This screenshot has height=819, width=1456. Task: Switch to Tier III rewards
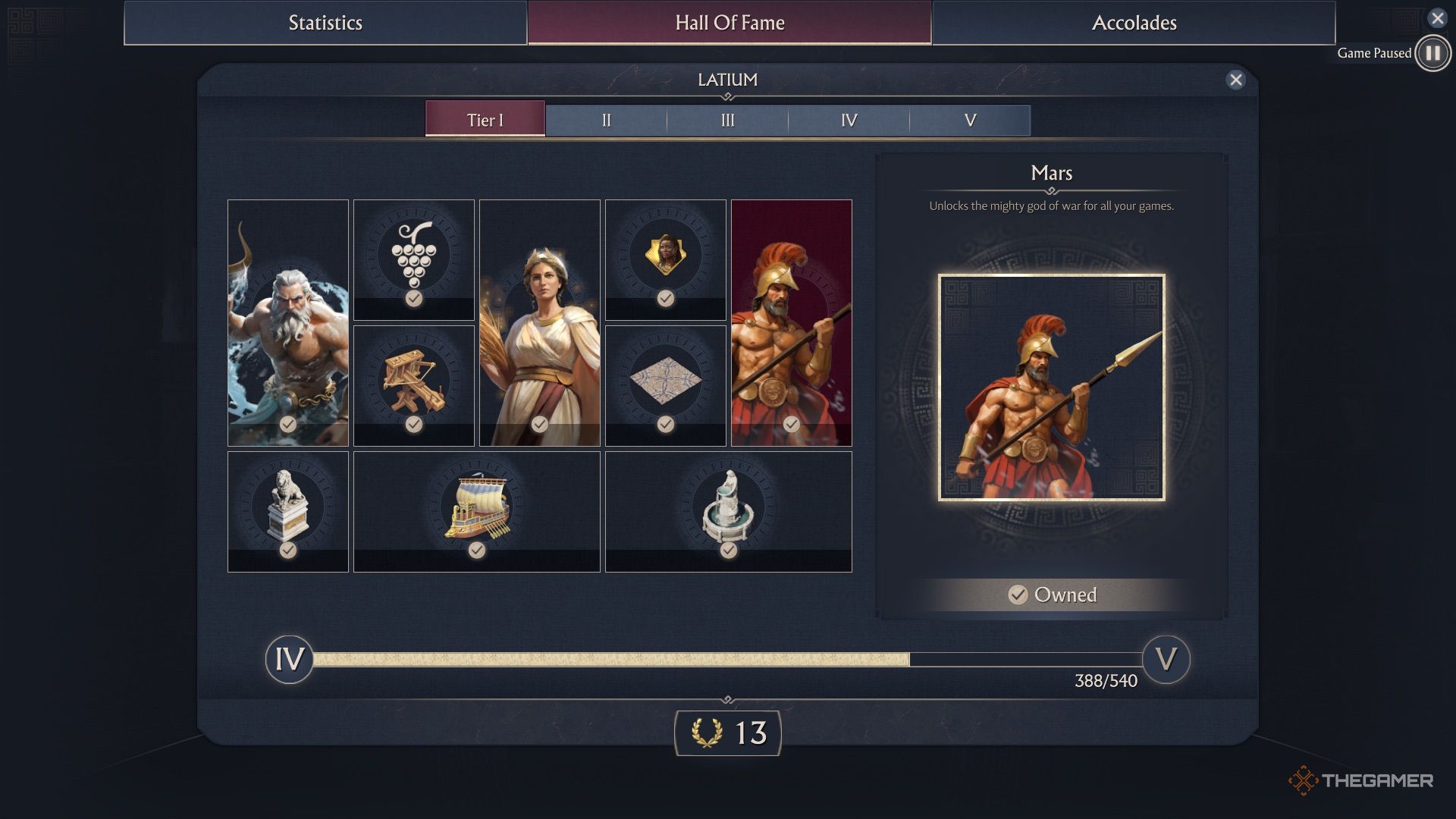coord(727,121)
